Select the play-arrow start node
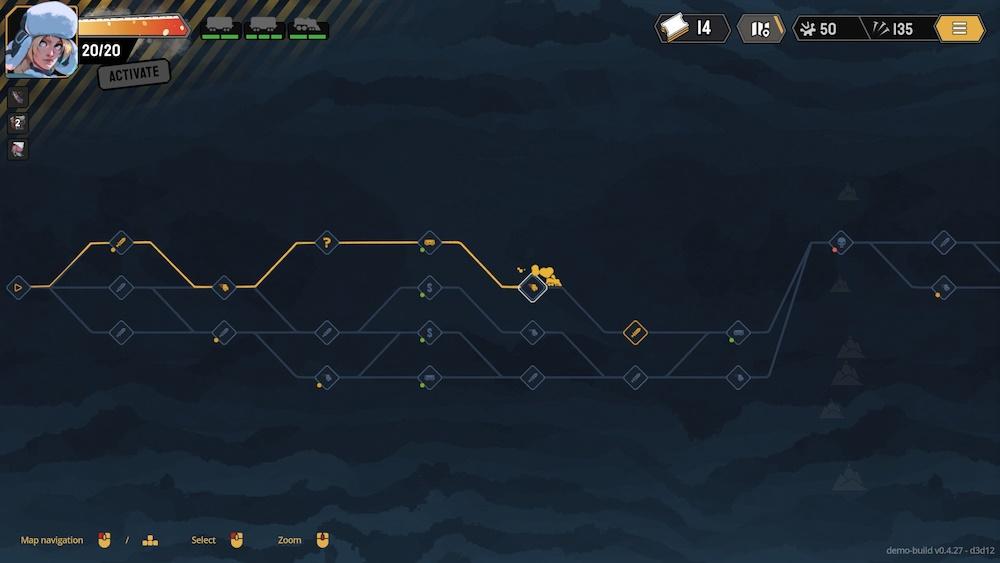 pyautogui.click(x=17, y=288)
